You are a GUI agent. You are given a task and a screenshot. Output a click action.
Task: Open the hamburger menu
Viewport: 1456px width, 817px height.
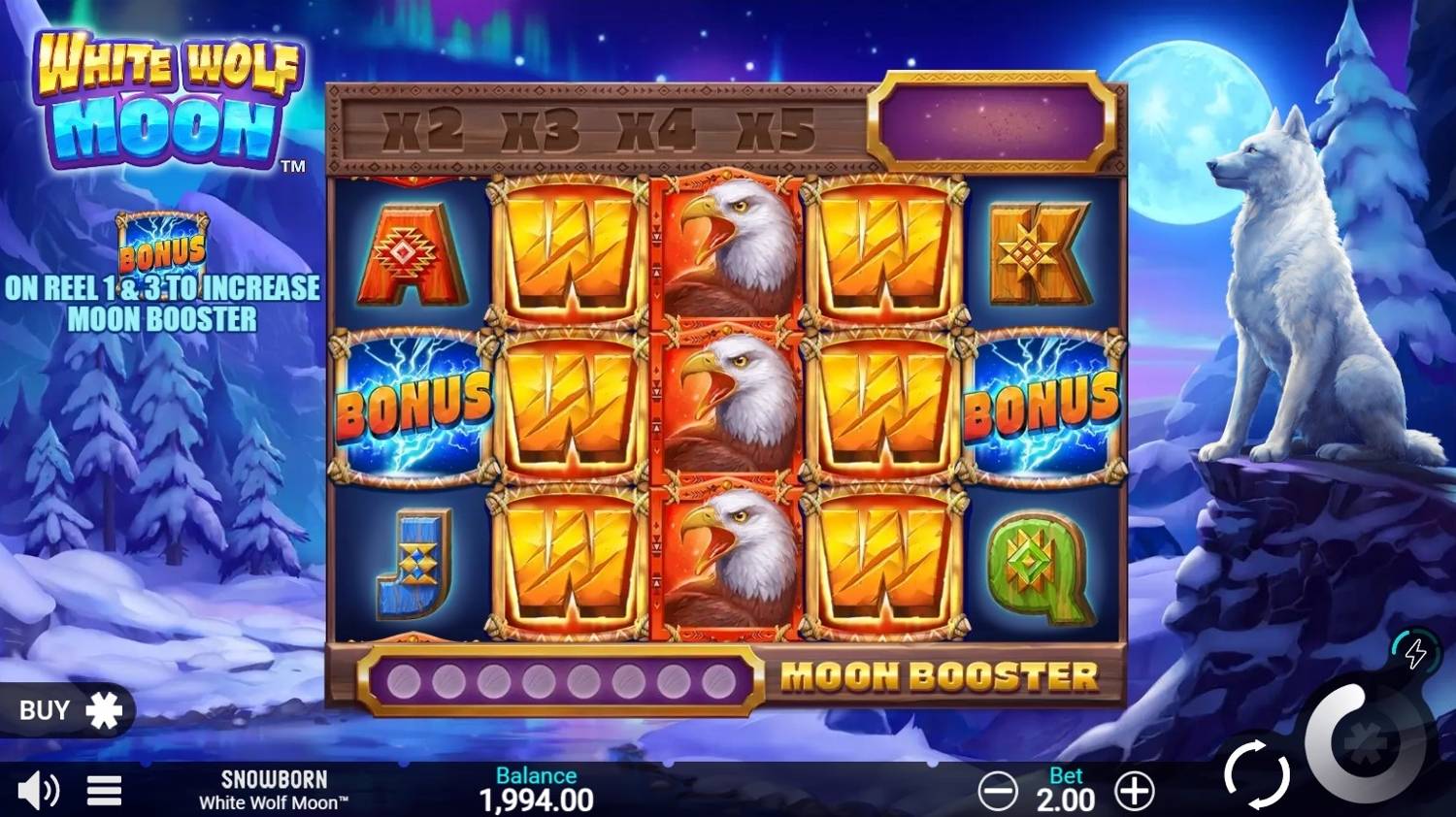104,791
